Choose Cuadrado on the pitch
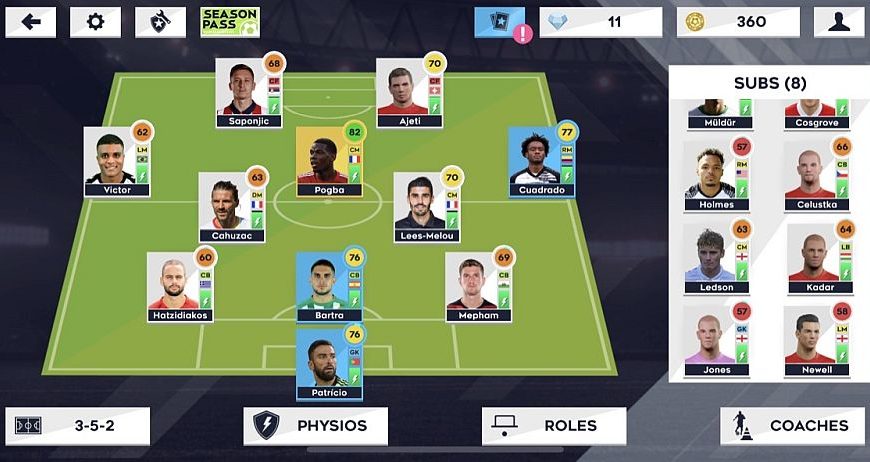The image size is (870, 462). 541,162
